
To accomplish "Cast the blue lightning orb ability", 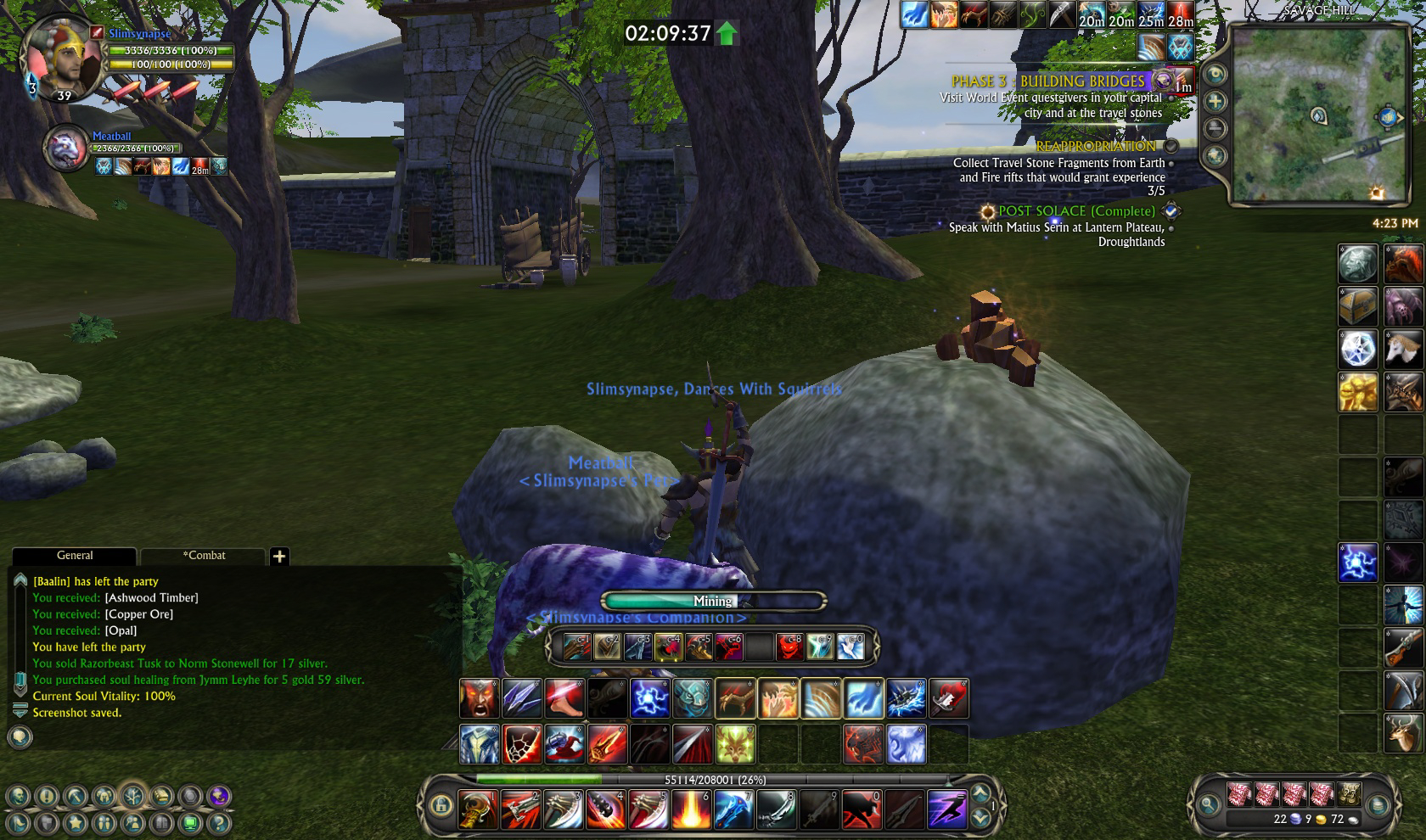I will coord(650,699).
